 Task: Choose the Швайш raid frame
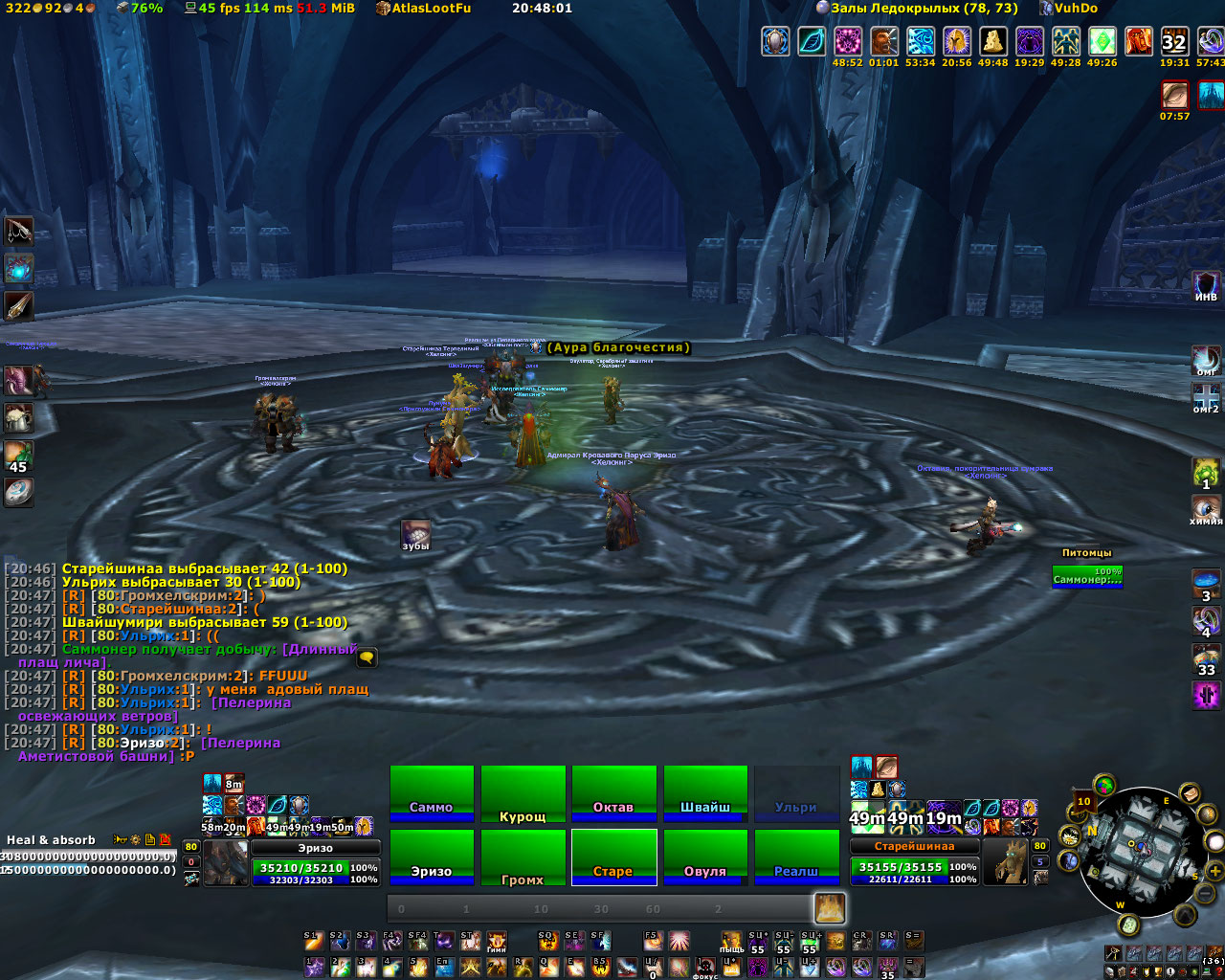705,792
